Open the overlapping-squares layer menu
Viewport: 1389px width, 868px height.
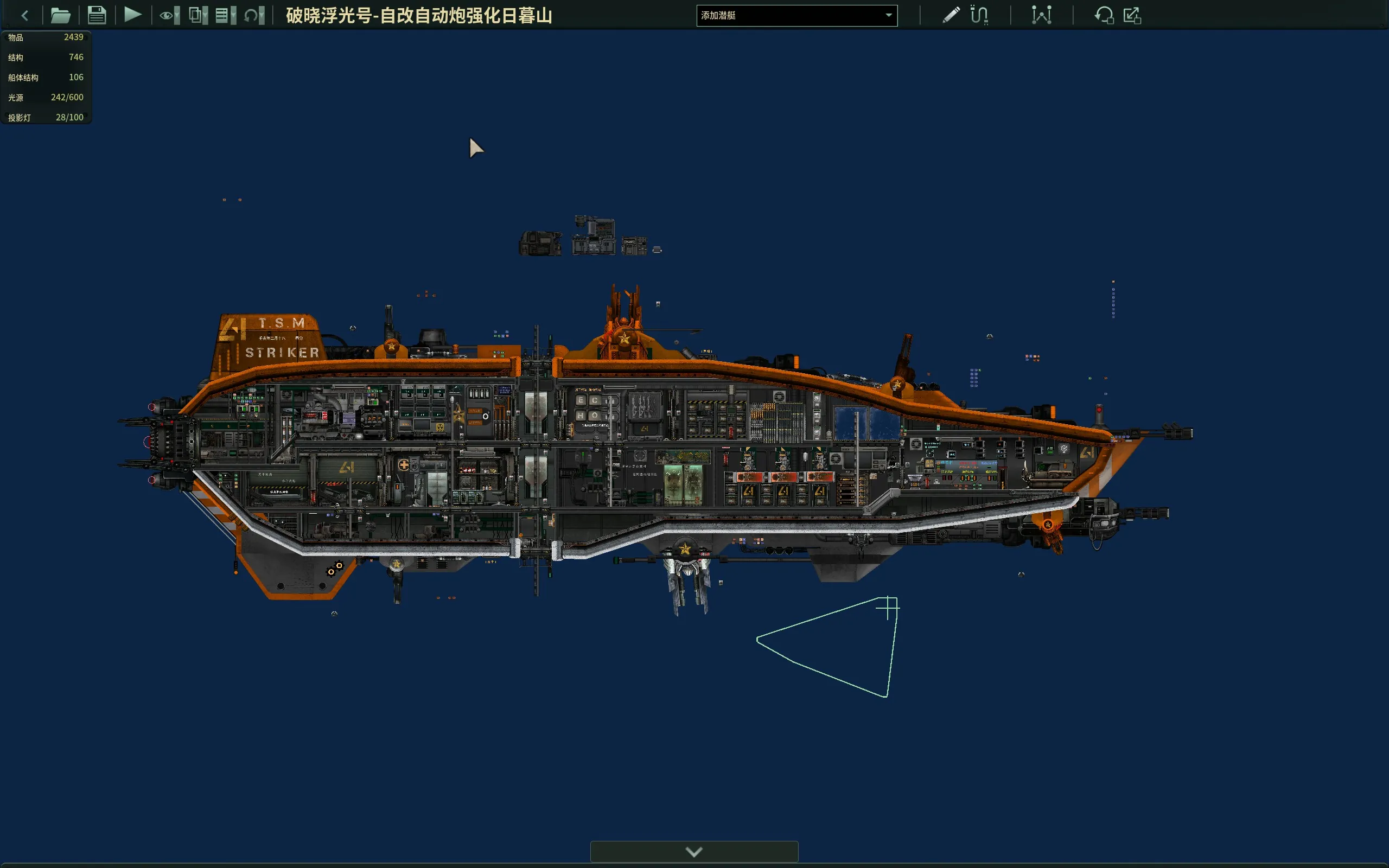click(198, 16)
